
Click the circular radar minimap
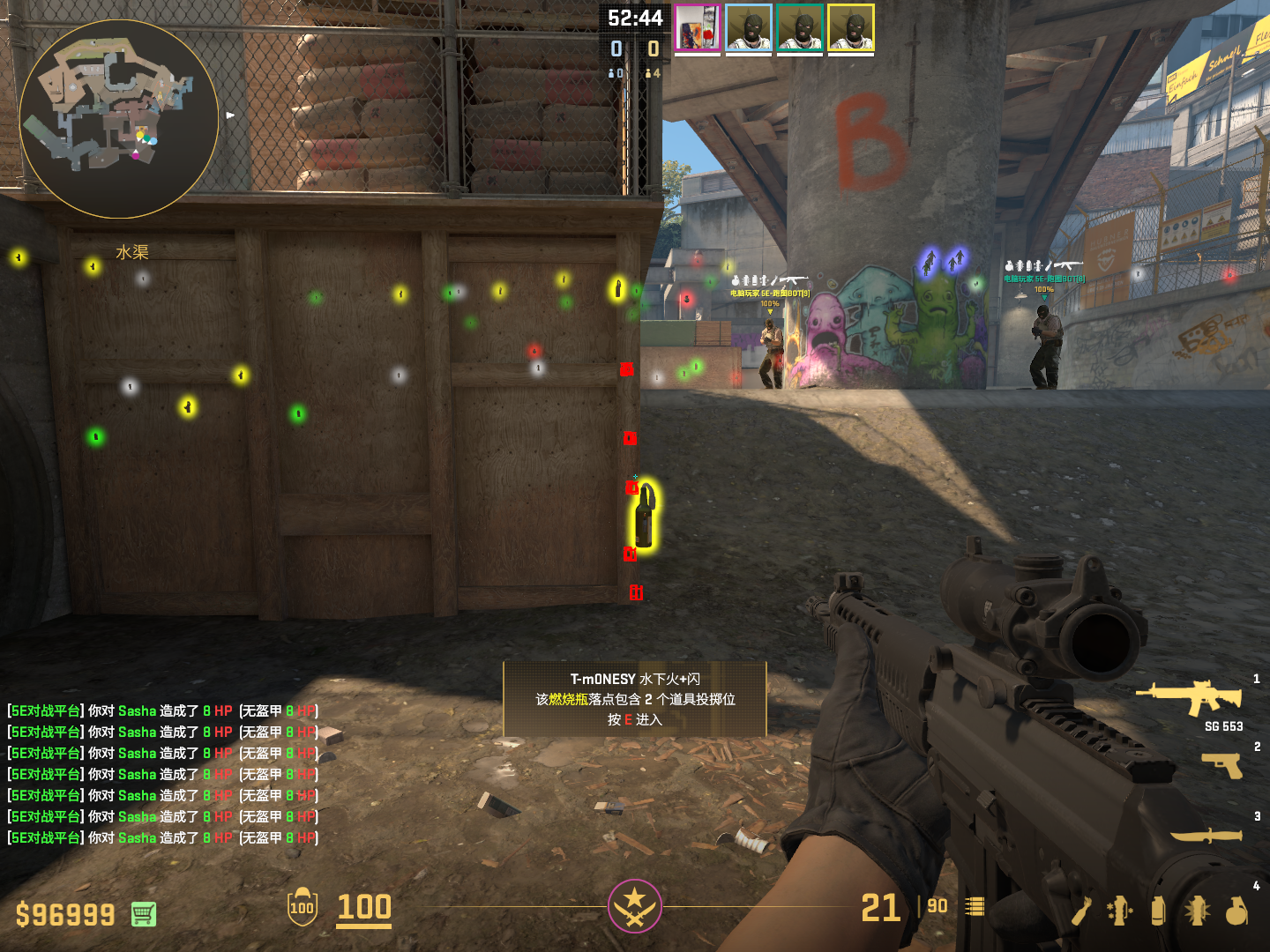click(x=119, y=119)
